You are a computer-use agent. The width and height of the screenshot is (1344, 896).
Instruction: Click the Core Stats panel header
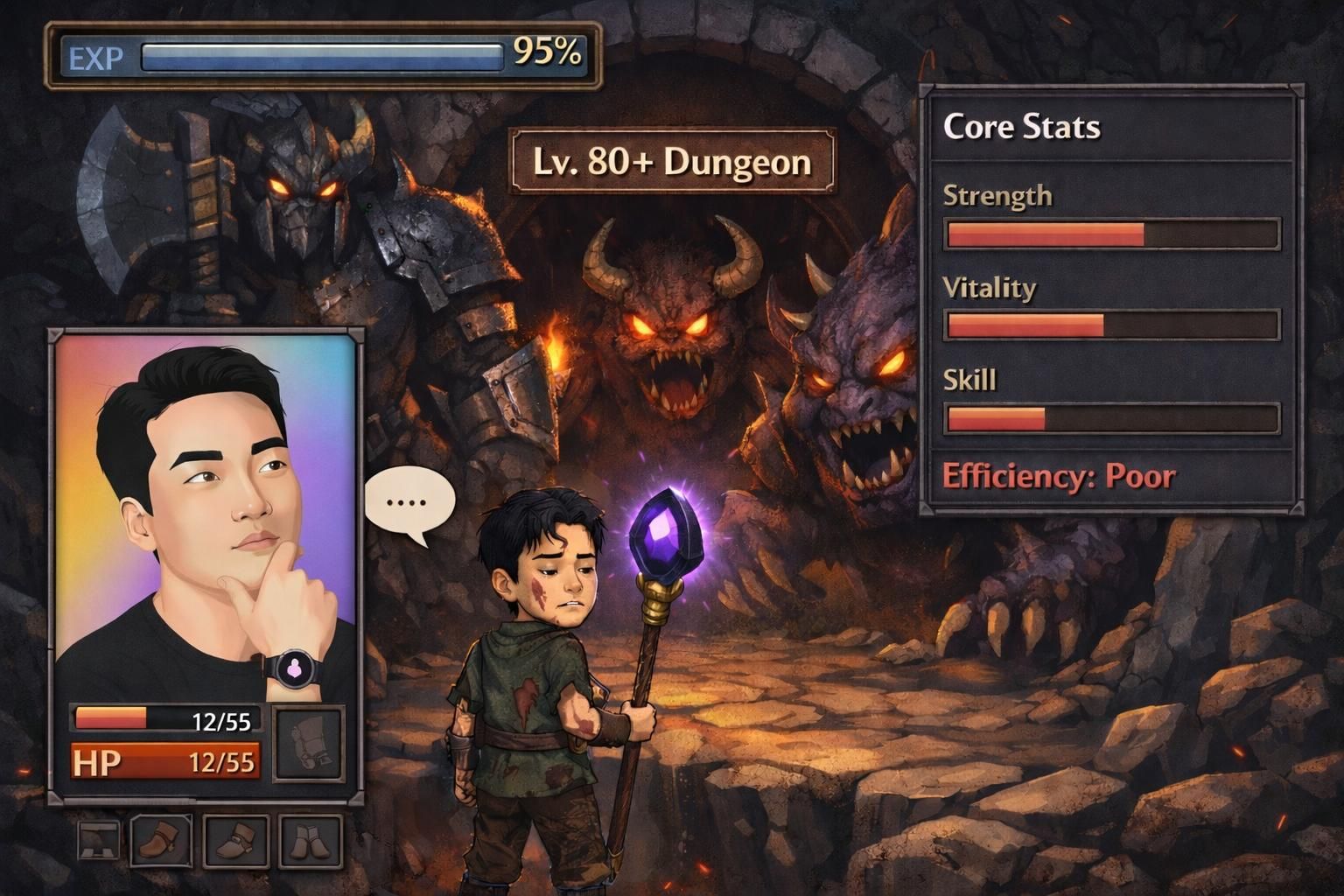[x=1022, y=128]
